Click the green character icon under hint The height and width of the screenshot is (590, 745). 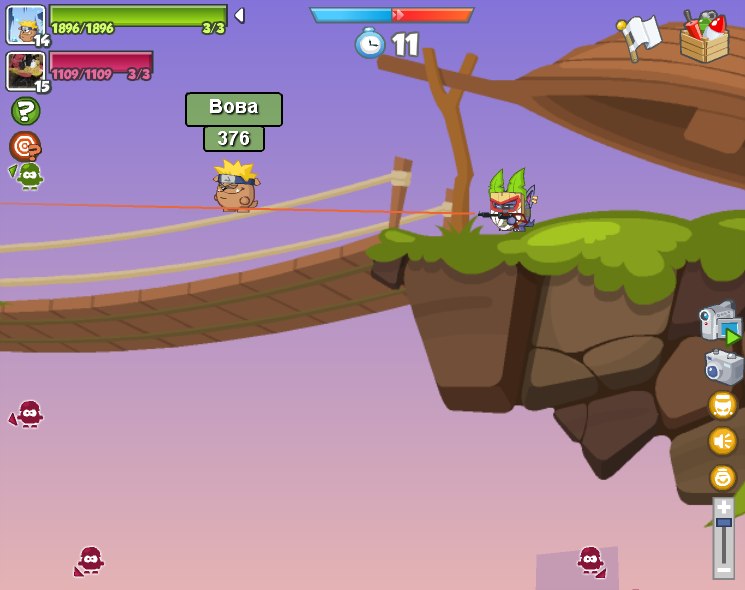point(28,176)
